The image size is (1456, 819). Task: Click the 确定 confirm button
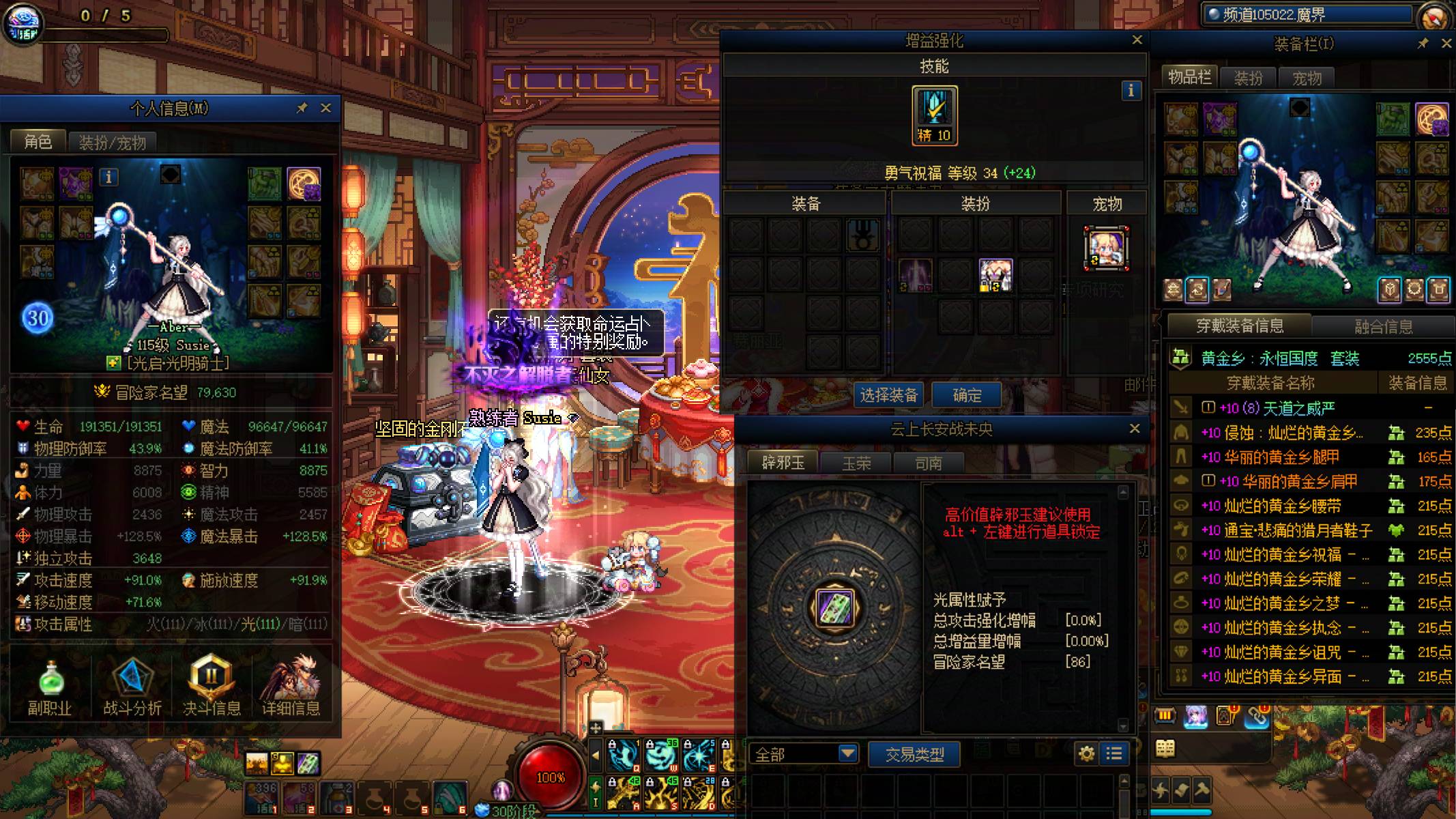[x=966, y=394]
